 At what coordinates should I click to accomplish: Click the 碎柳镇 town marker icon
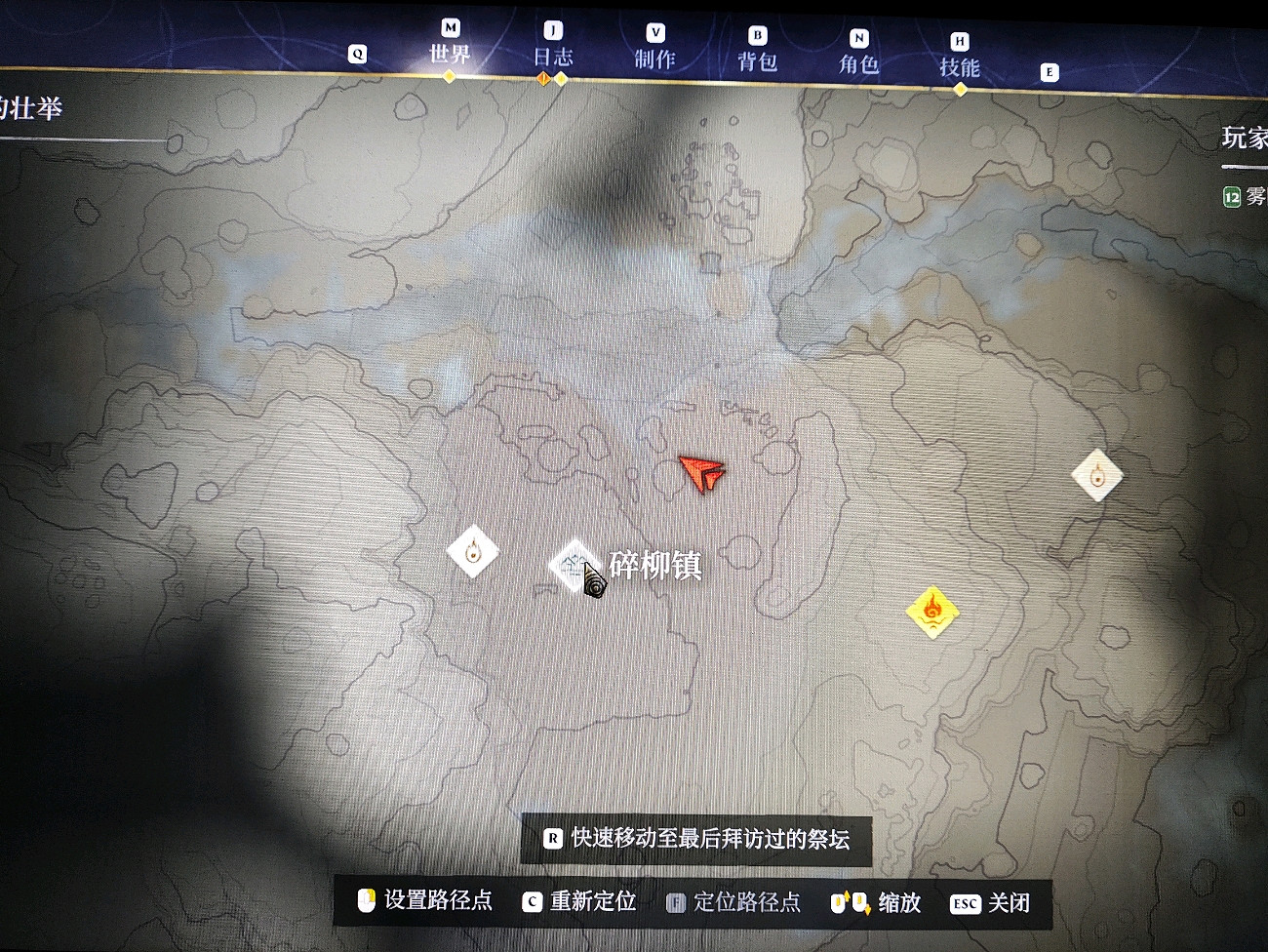click(x=575, y=566)
